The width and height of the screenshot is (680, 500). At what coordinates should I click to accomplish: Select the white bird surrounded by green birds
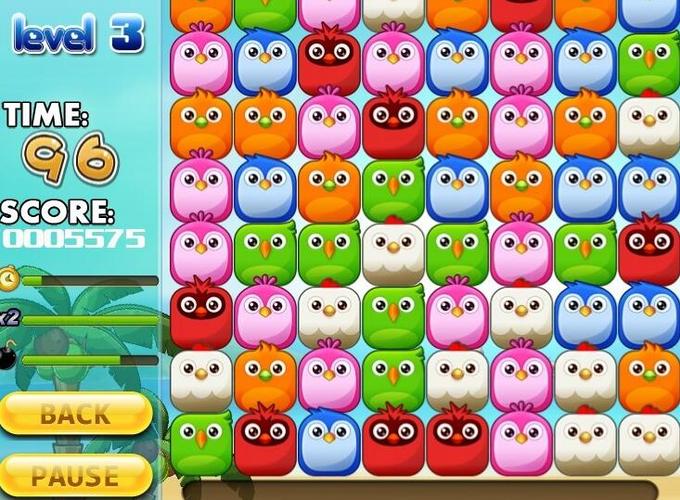393,250
